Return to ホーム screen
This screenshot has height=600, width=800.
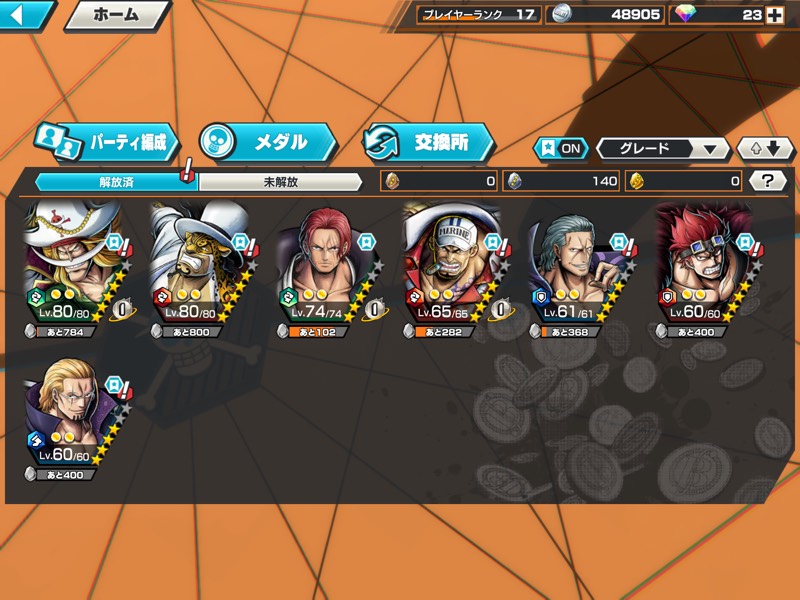116,15
